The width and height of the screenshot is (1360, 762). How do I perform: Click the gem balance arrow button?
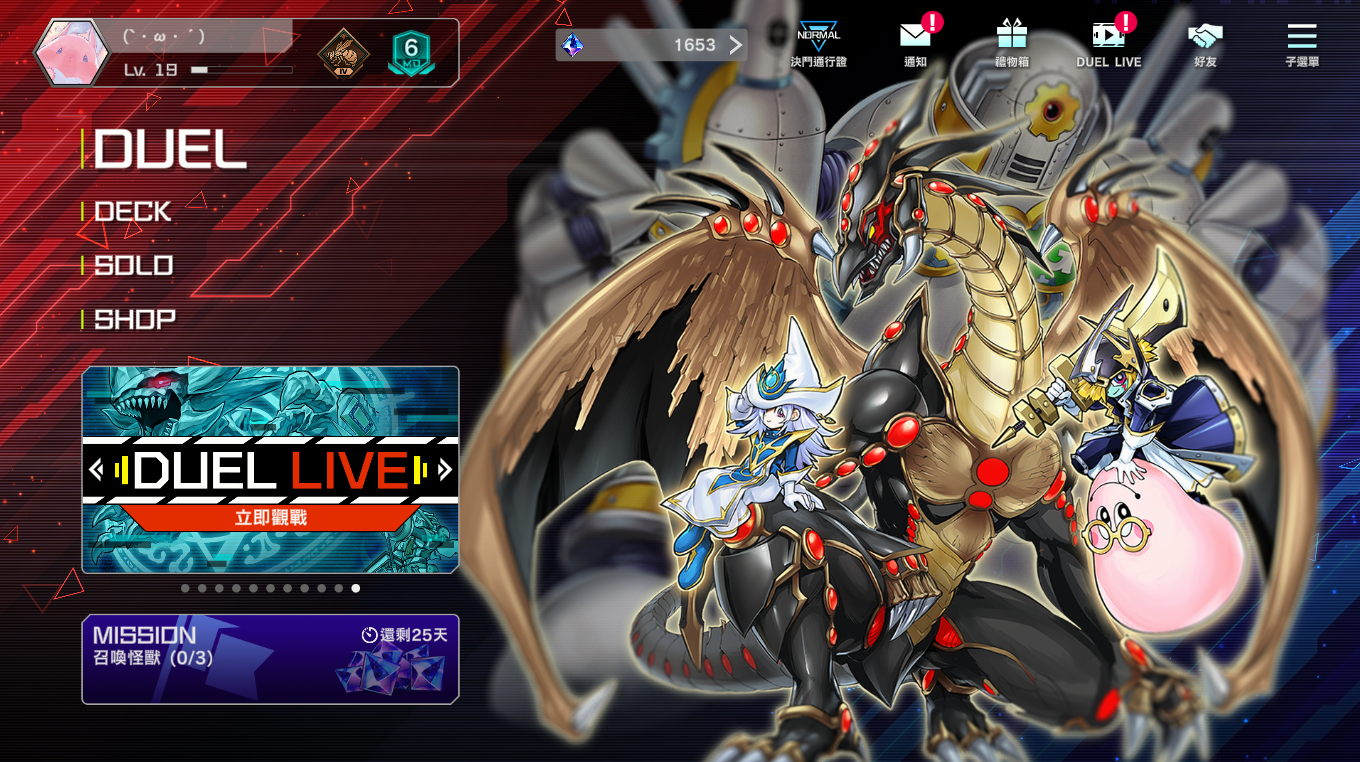coord(735,45)
